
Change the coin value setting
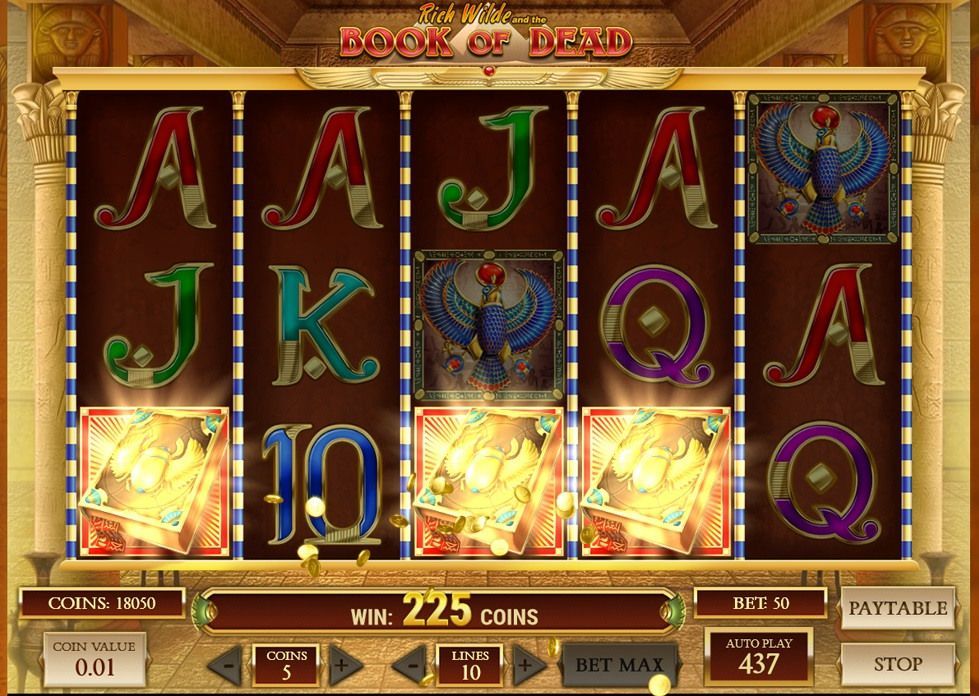96,657
